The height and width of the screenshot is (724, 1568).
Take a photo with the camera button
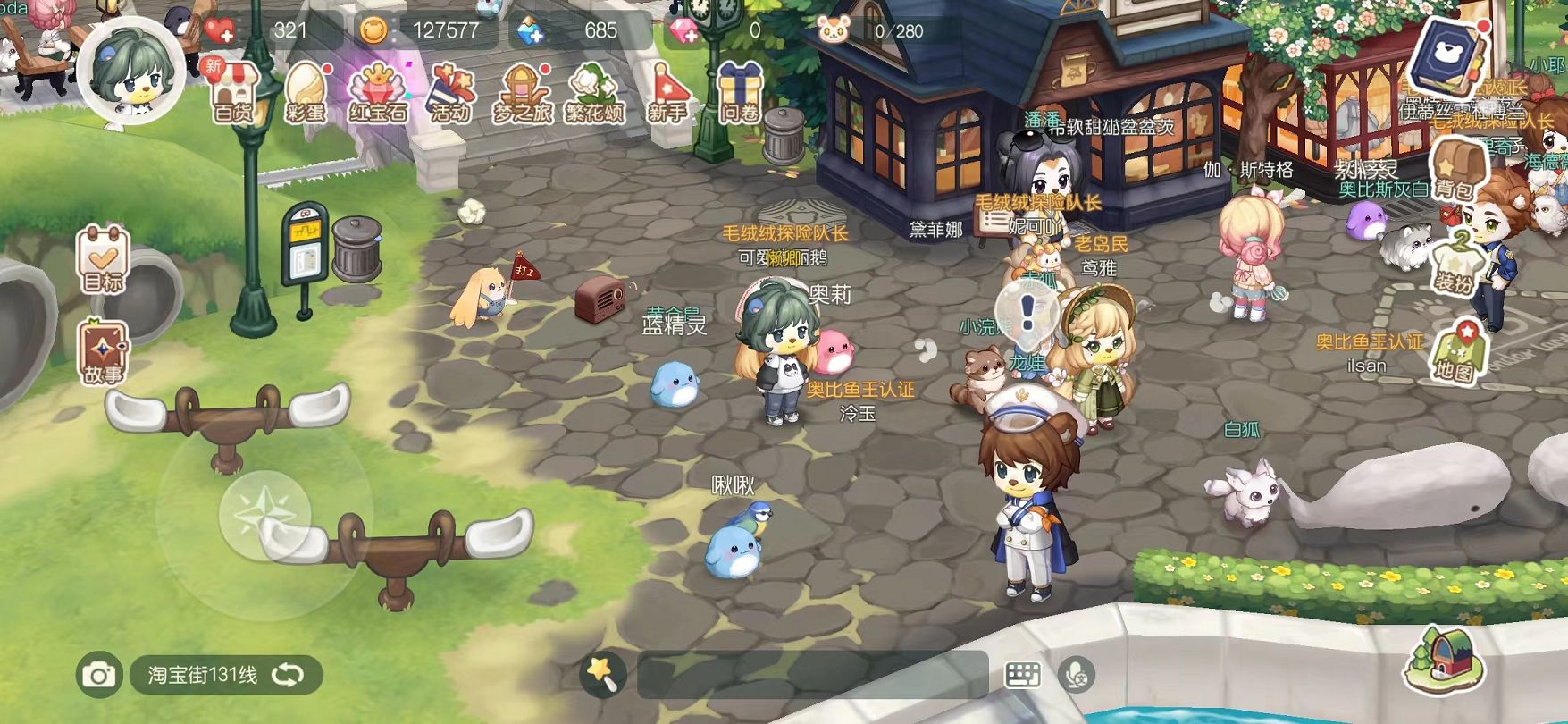click(98, 675)
